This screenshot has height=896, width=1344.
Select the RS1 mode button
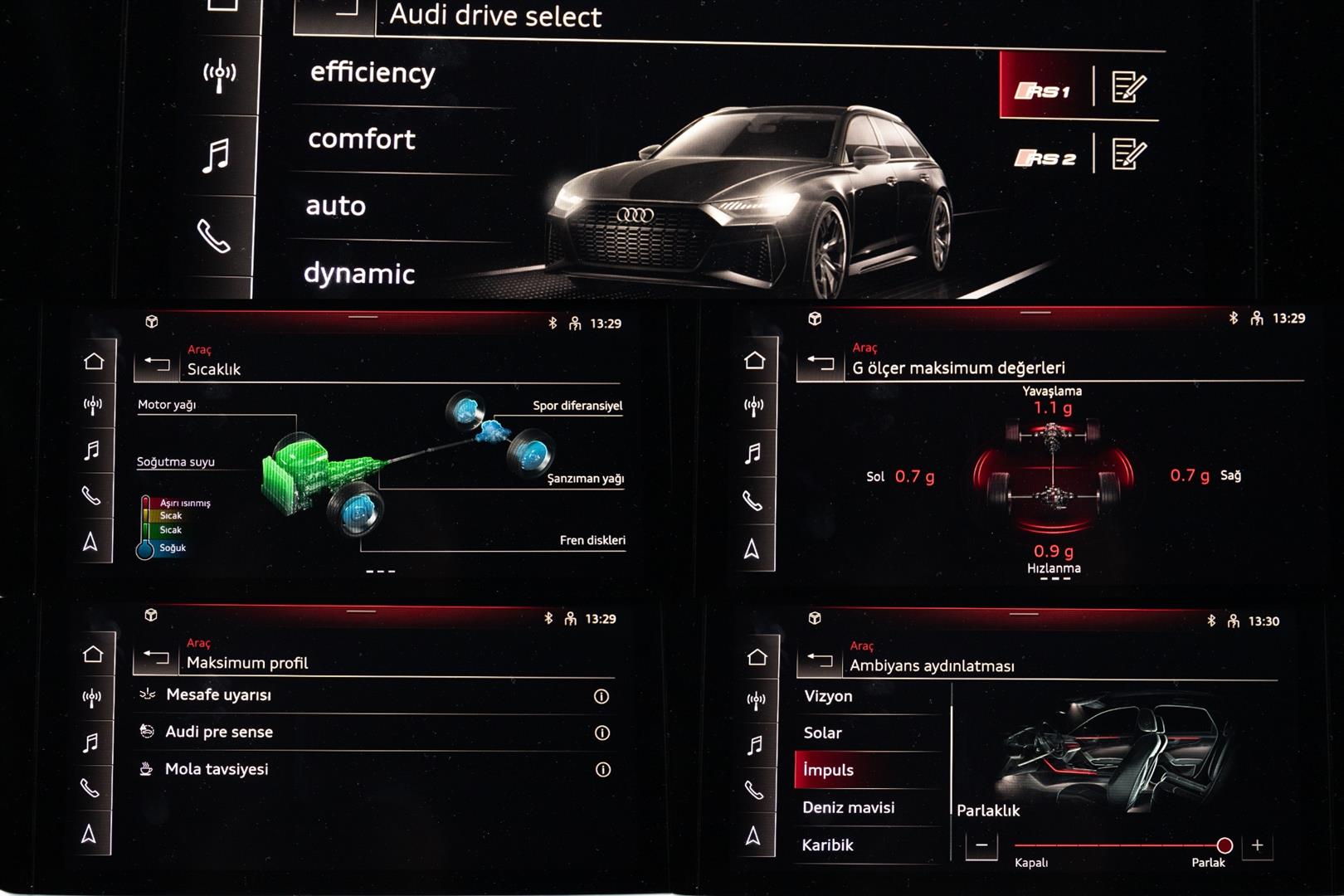[x=1044, y=89]
